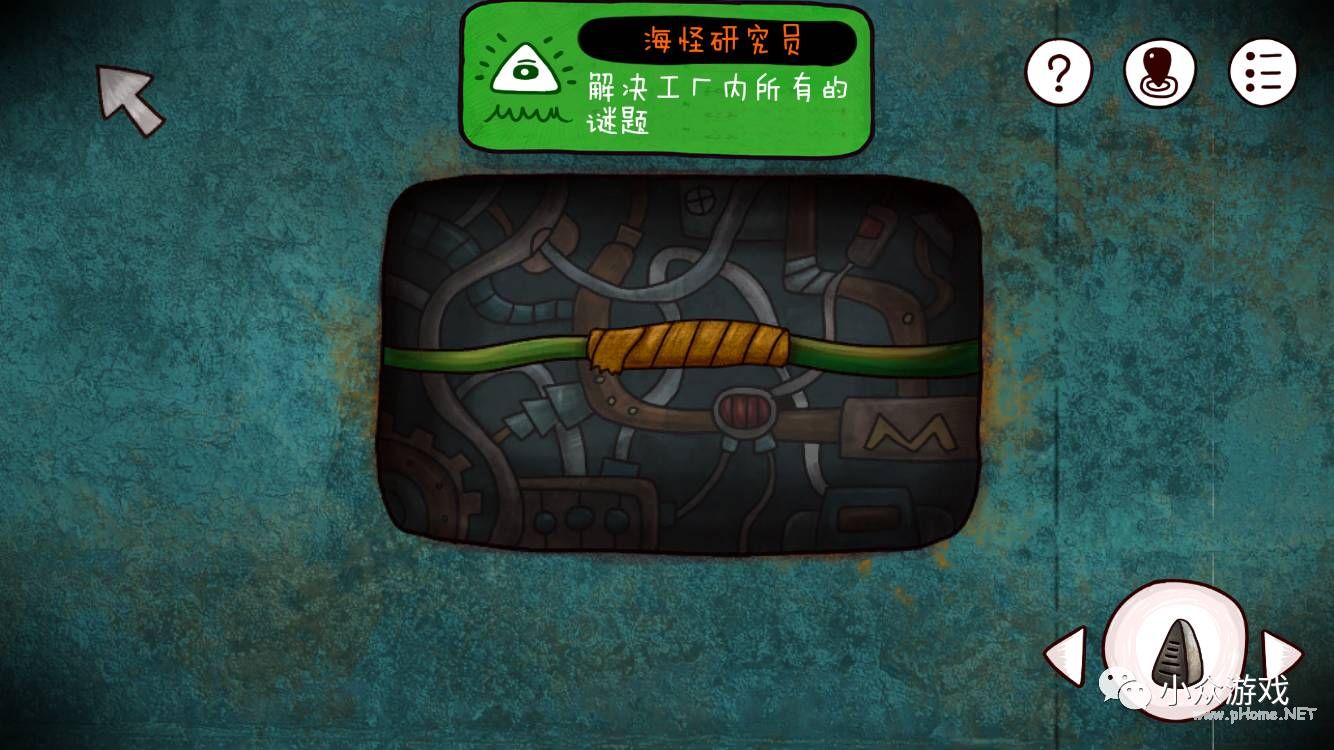
Task: Open the help question mark icon
Action: point(1060,70)
